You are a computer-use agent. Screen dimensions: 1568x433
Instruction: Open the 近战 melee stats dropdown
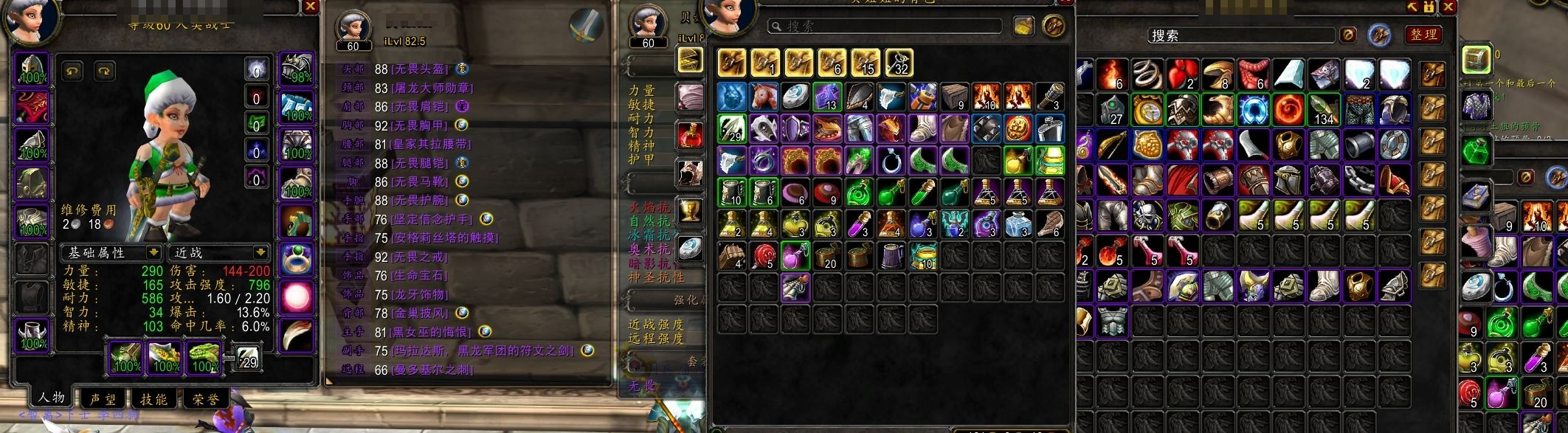(219, 253)
